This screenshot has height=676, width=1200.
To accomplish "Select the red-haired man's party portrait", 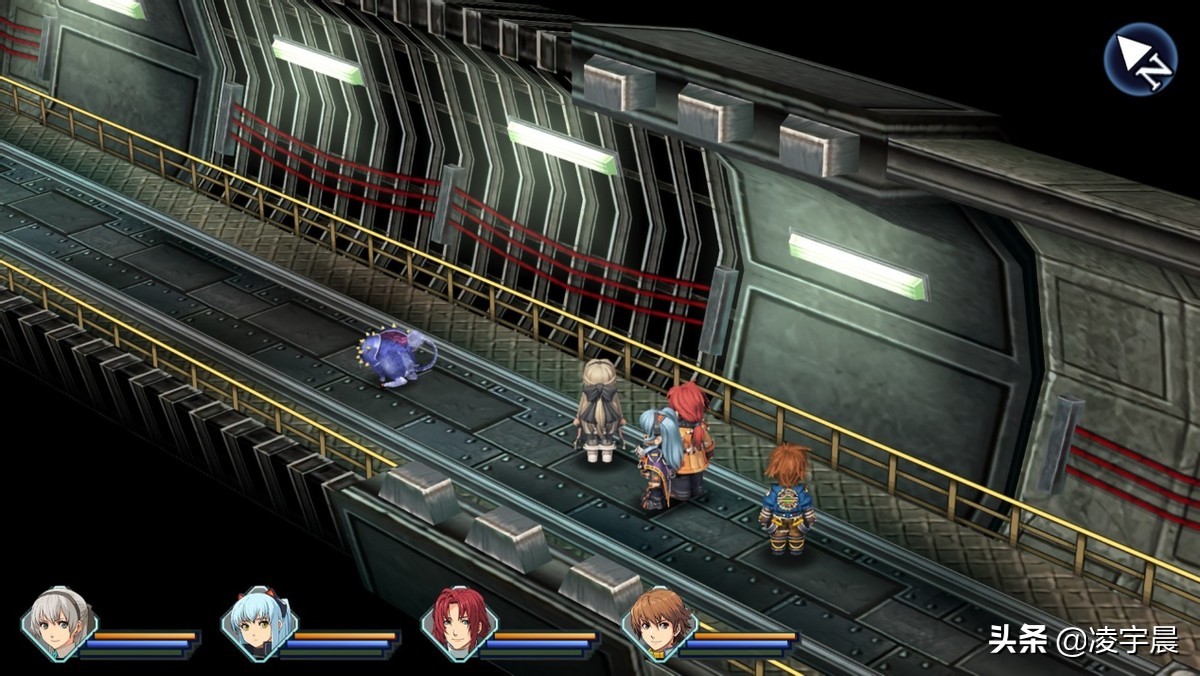I will point(459,623).
